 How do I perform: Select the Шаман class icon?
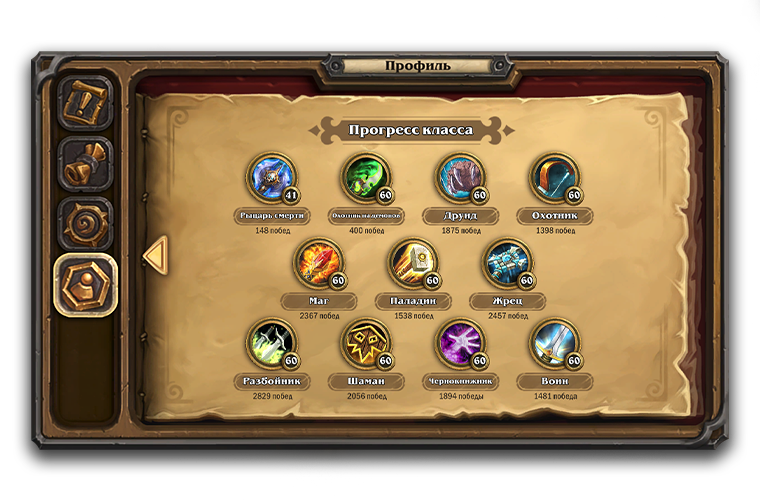(365, 345)
